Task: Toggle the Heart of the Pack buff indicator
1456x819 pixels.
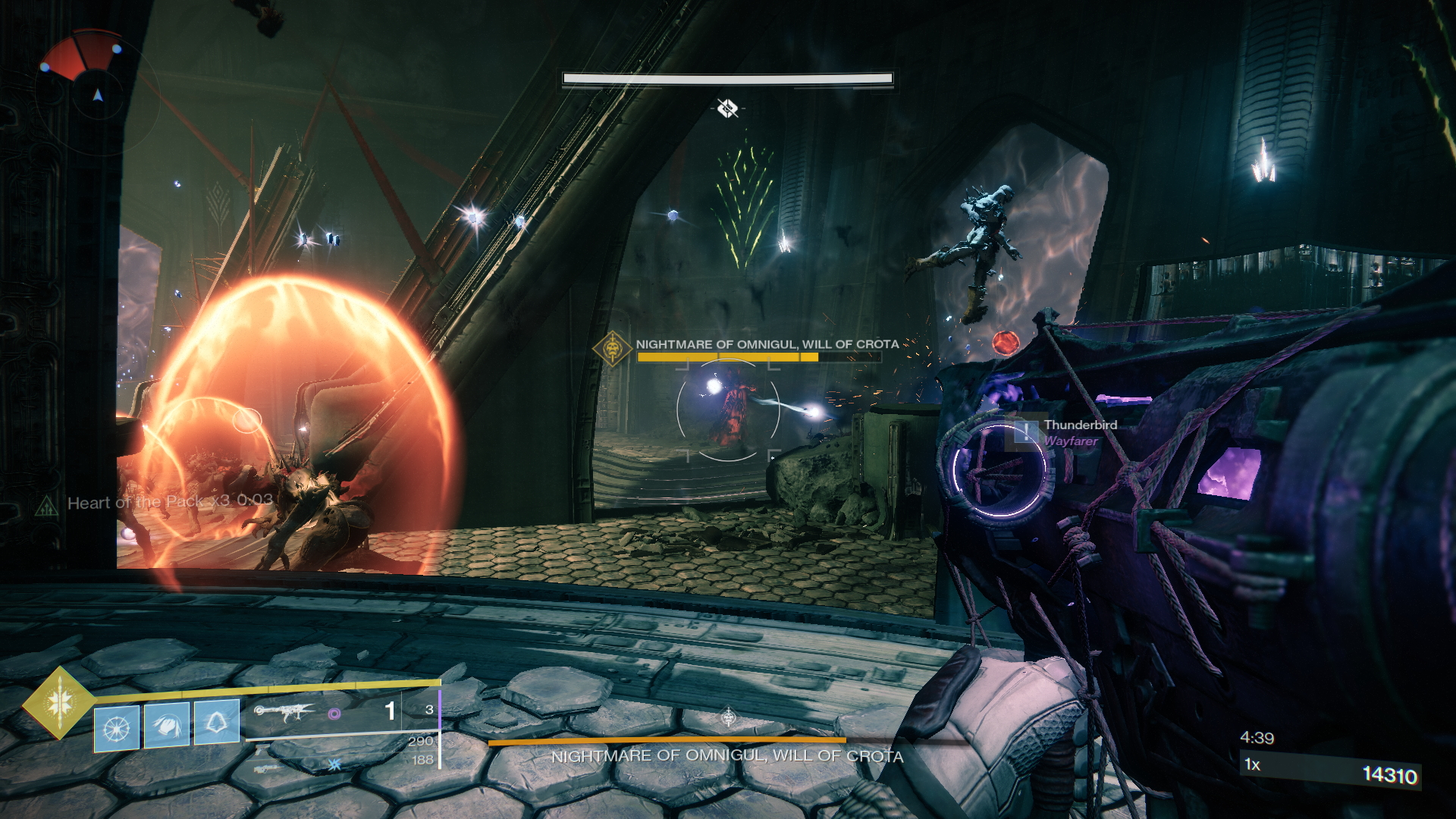Action: tap(138, 503)
